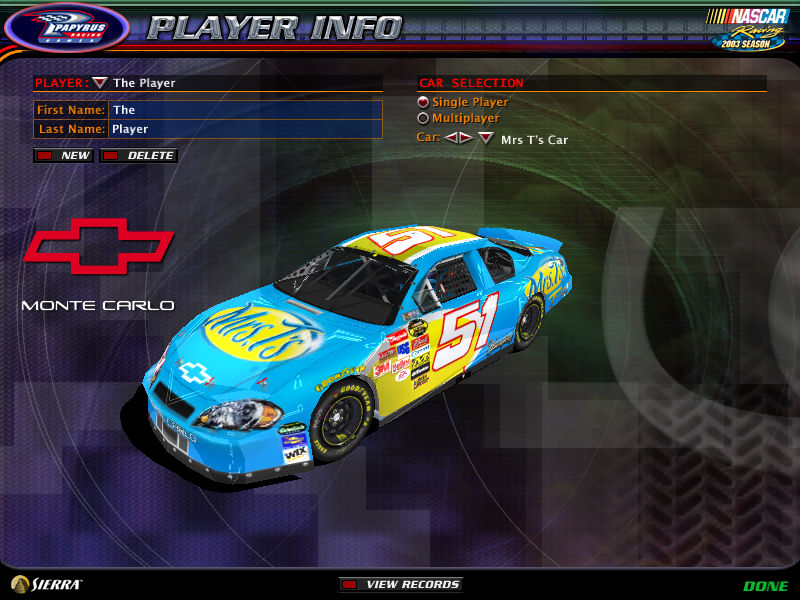
Task: Delete the current player
Action: click(x=139, y=156)
